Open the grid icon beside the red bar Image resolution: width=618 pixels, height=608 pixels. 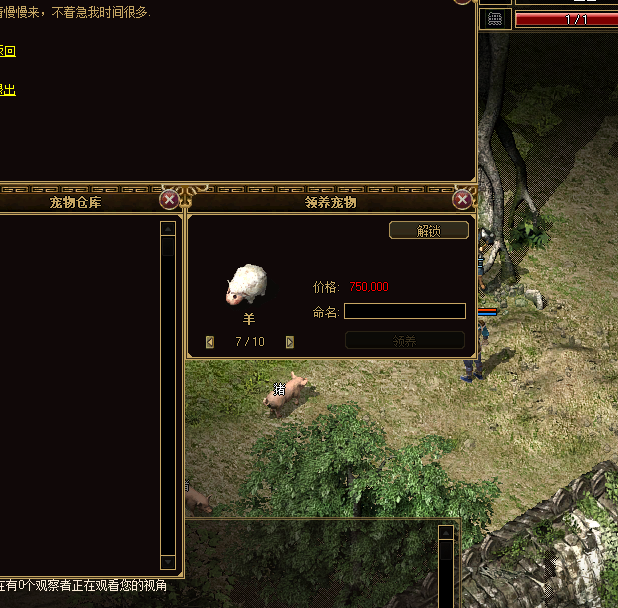(494, 18)
